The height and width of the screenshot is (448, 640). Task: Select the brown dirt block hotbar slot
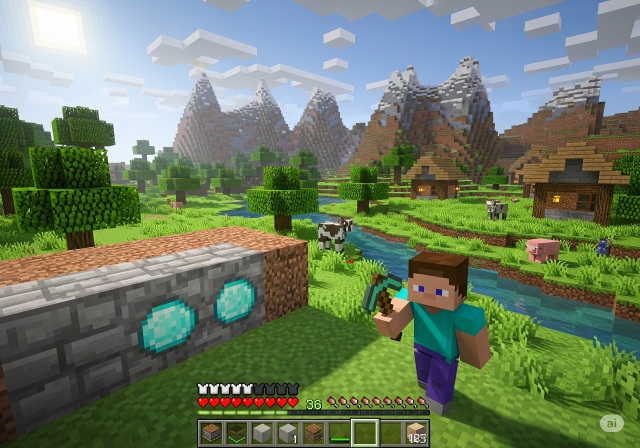313,432
